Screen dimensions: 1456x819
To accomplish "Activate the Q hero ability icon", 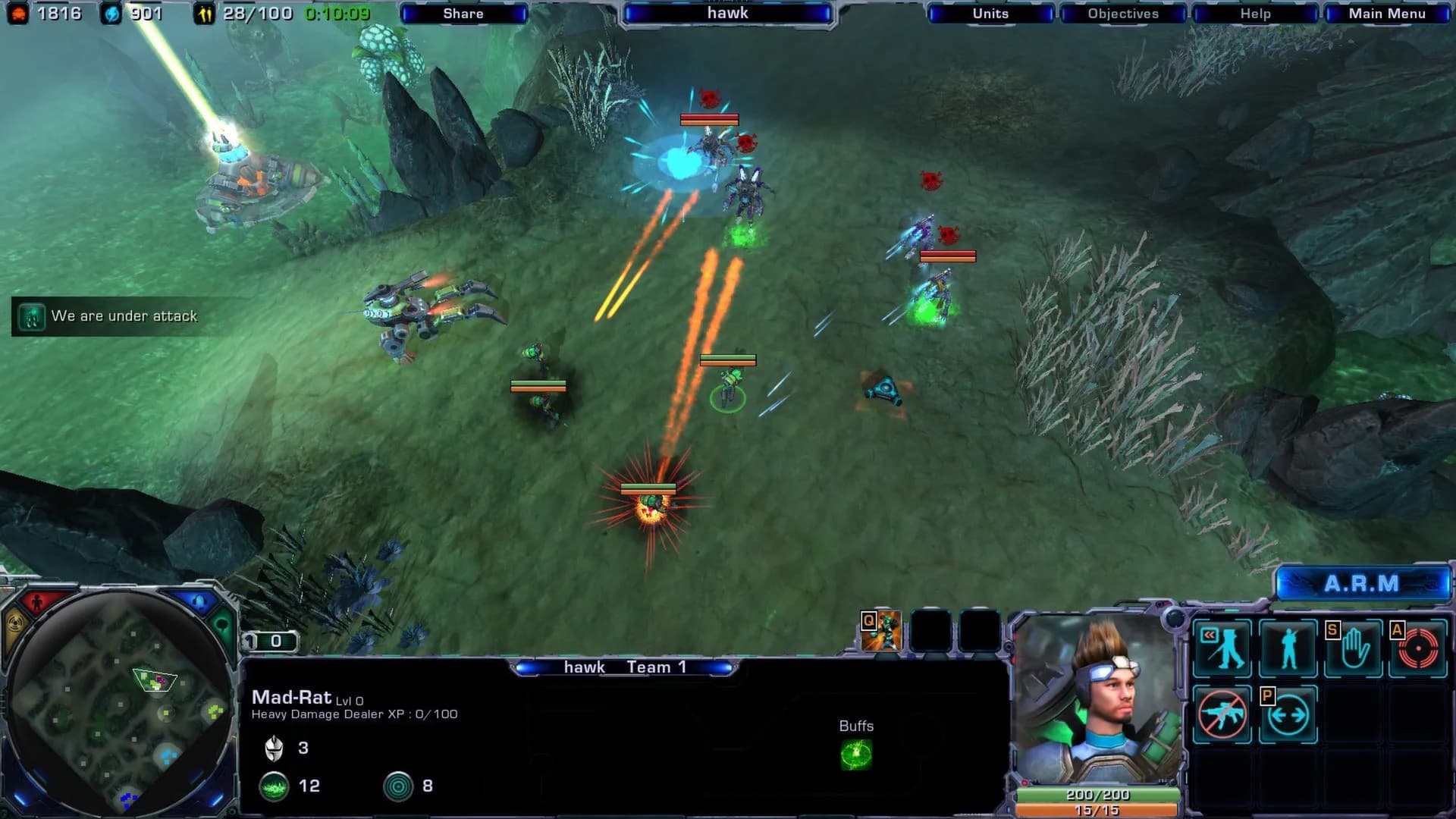I will tap(882, 632).
